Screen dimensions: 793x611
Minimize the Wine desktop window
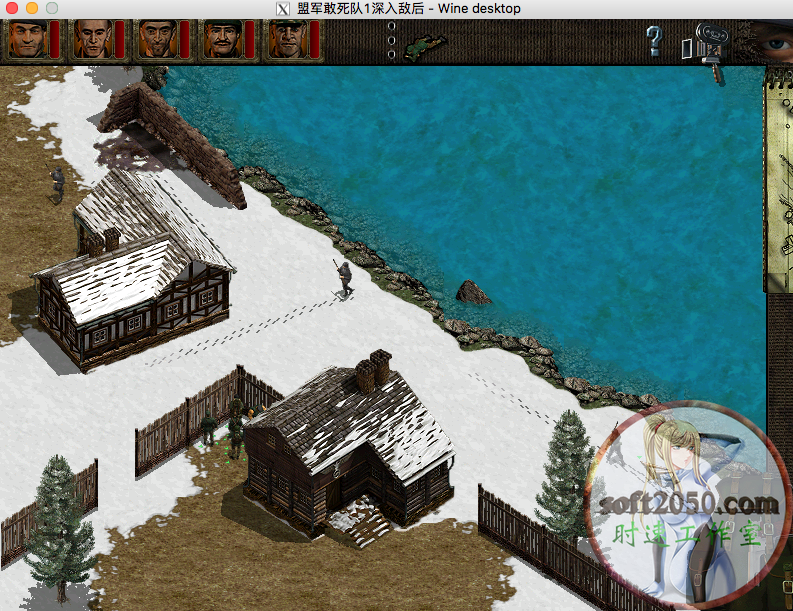(32, 8)
